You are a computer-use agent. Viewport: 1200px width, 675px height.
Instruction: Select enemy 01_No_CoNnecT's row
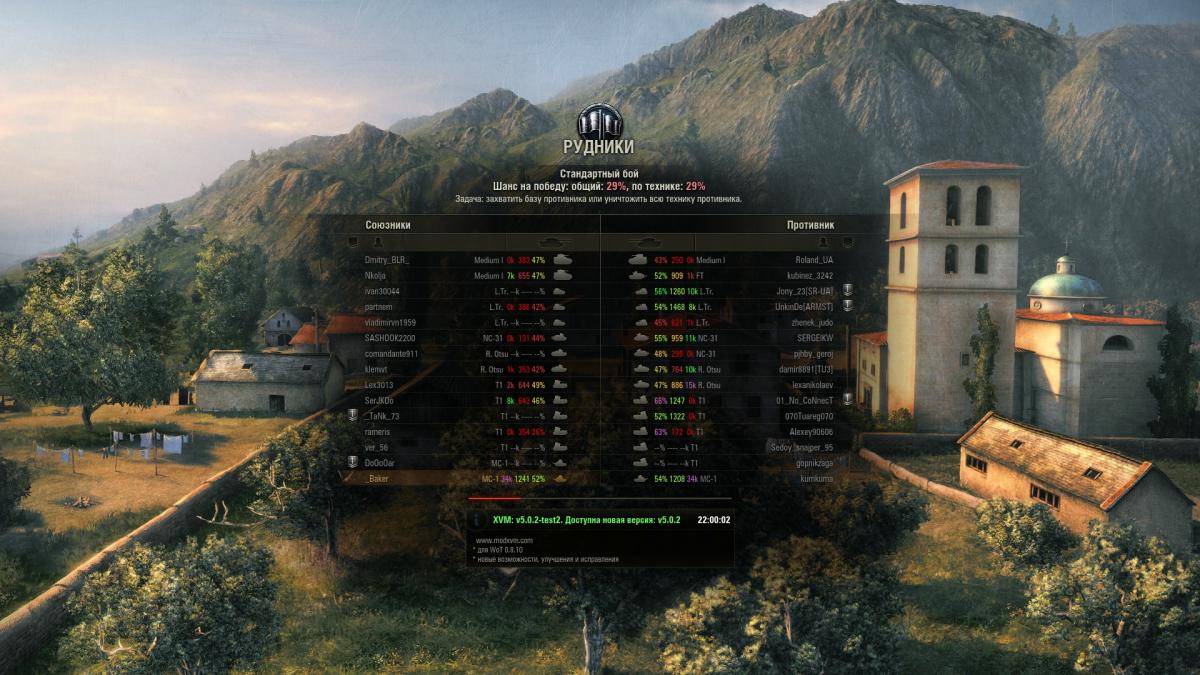804,401
